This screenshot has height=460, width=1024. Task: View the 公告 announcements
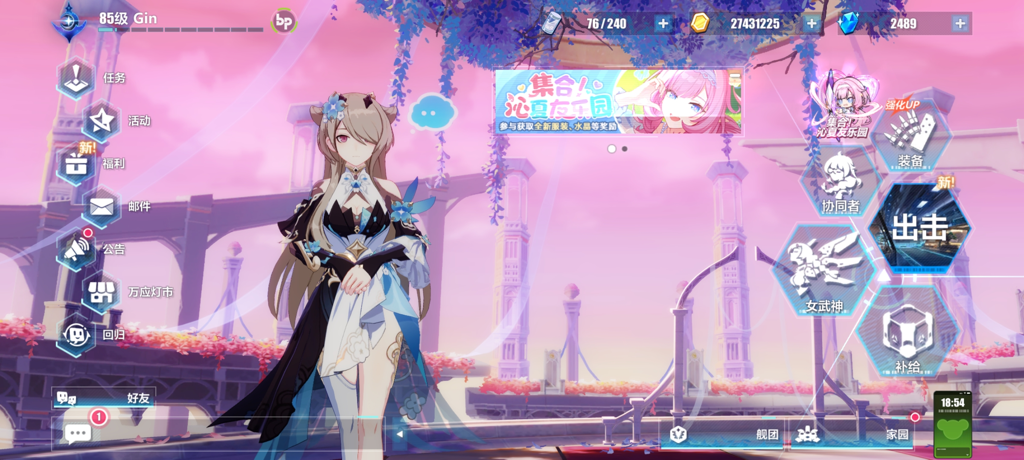coord(77,249)
